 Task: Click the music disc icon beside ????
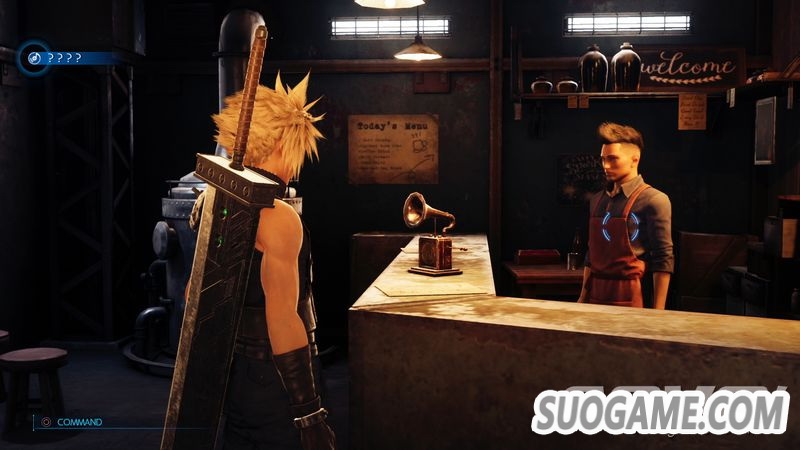click(x=33, y=58)
